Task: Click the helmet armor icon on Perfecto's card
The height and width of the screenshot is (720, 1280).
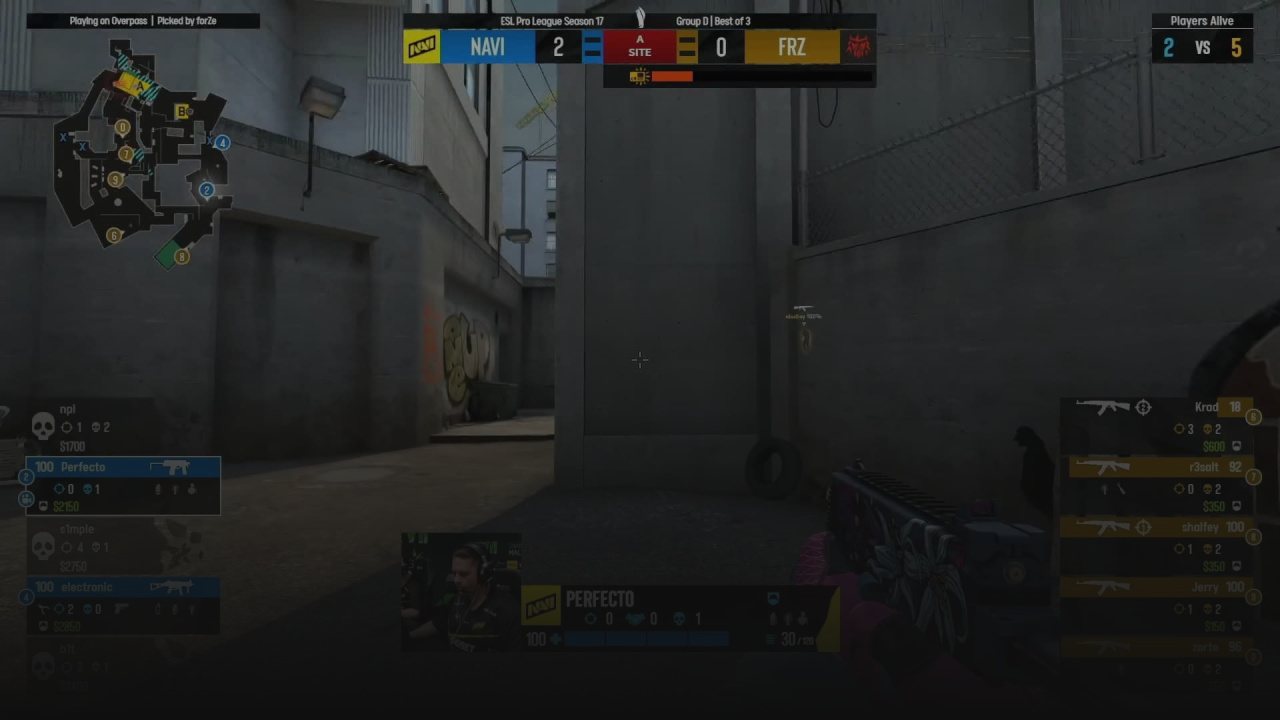Action: [43, 506]
